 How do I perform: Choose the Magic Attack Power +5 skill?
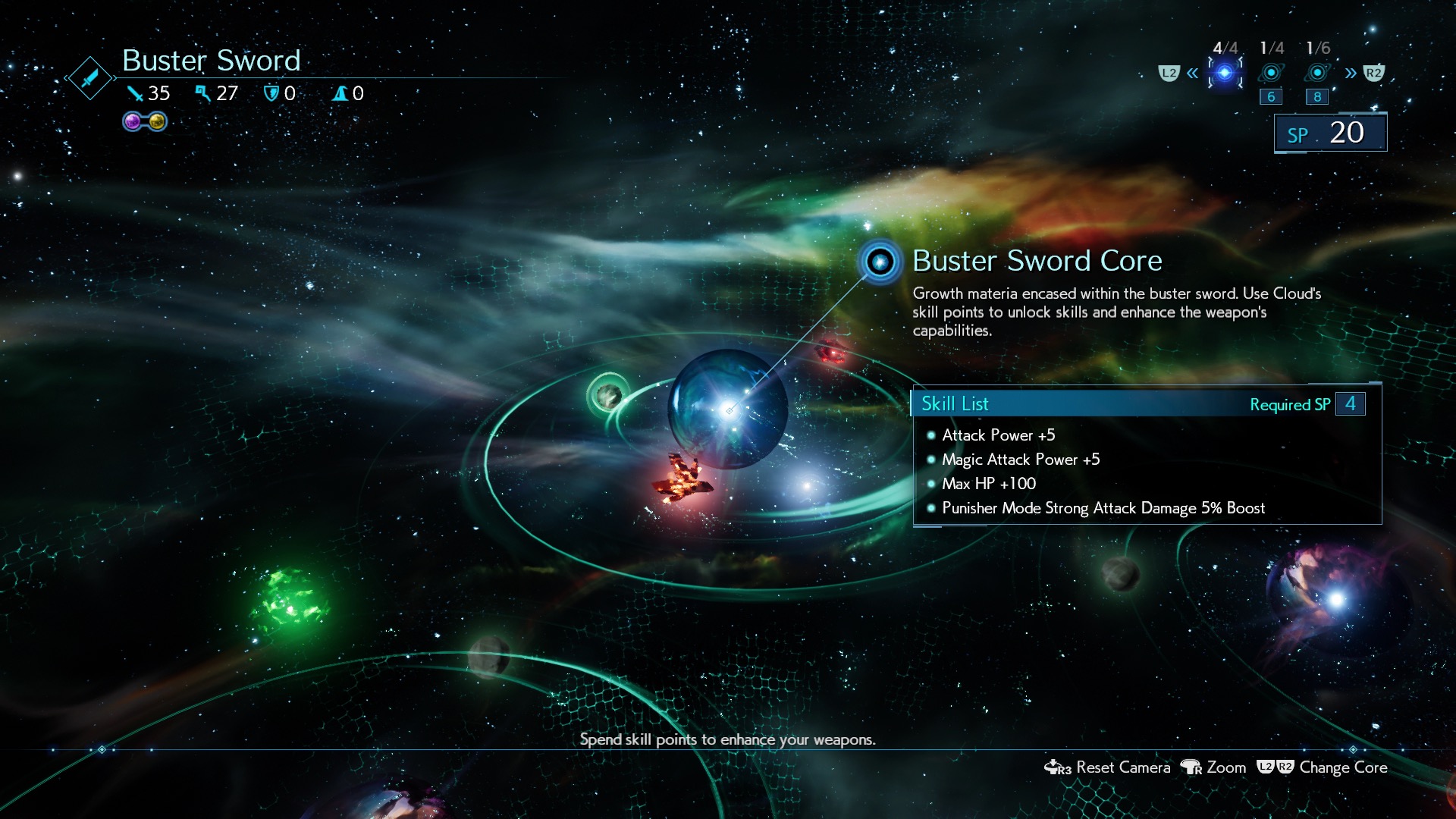tap(1020, 460)
